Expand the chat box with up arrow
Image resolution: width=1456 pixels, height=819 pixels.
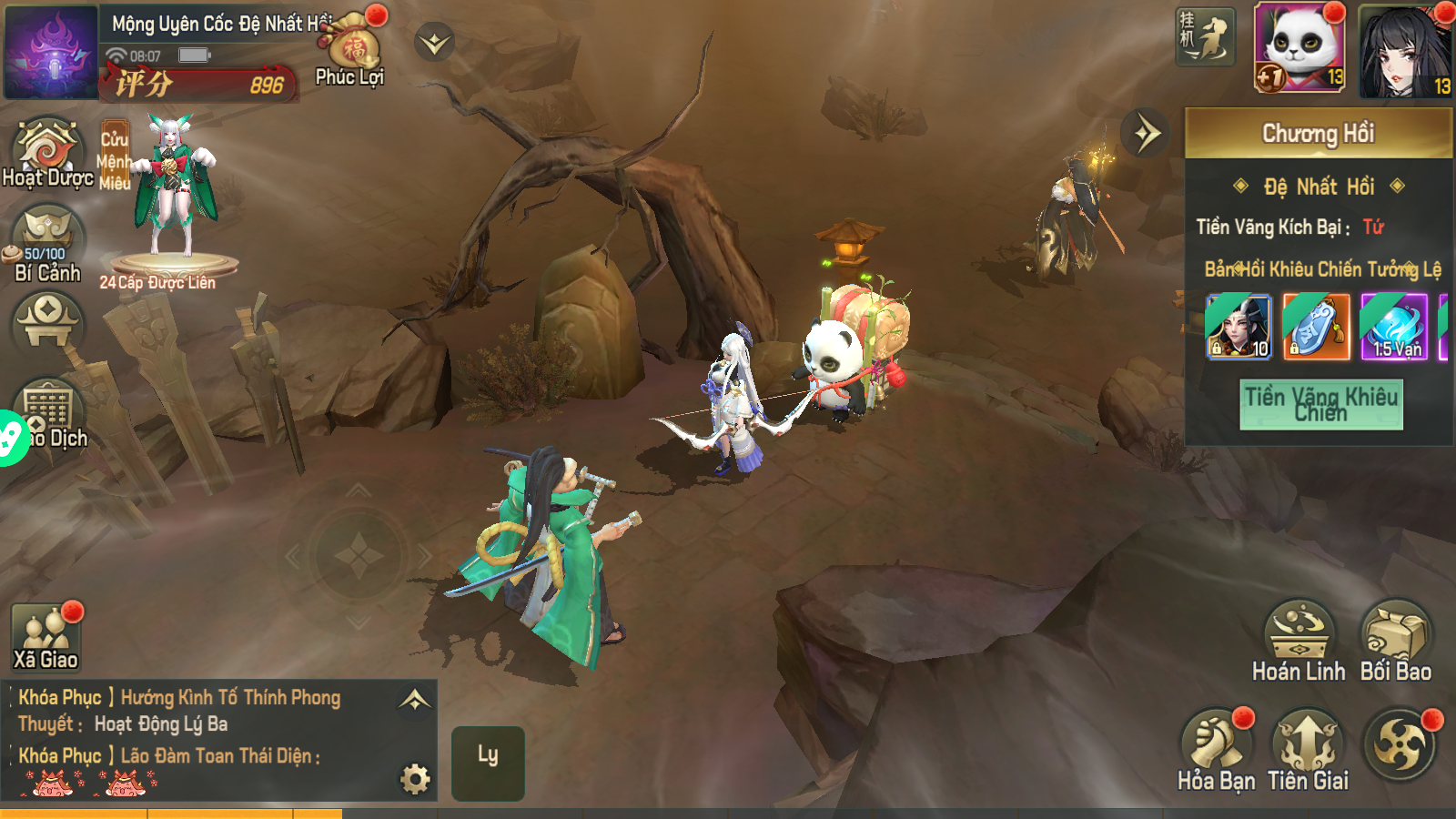(x=415, y=700)
